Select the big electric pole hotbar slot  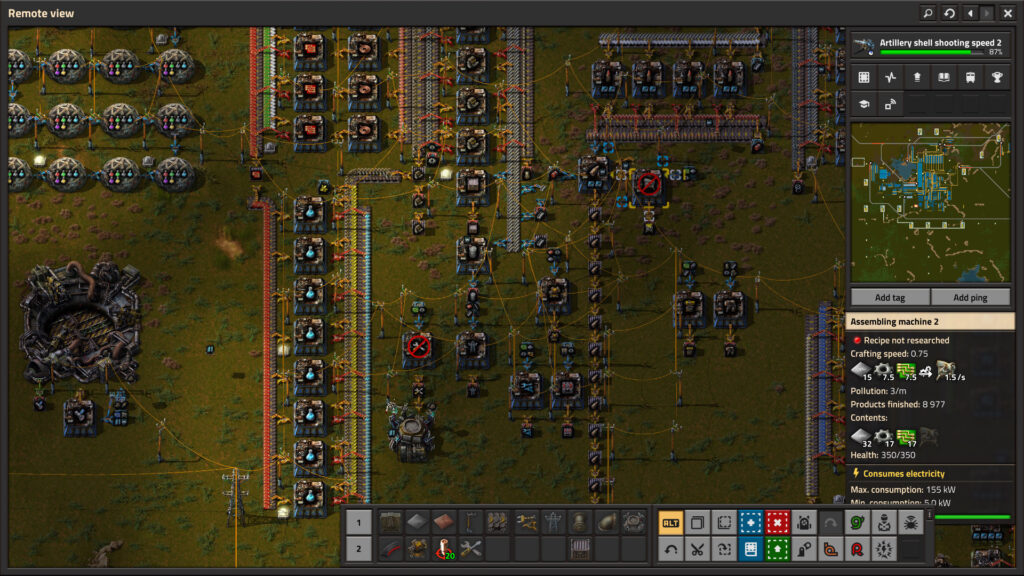[x=553, y=521]
